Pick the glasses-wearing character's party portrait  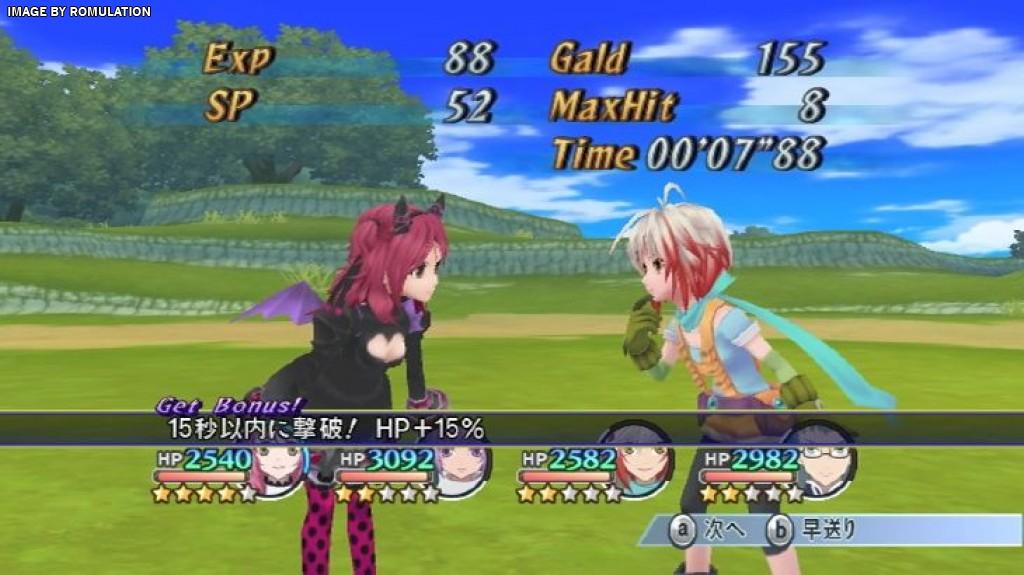(x=823, y=465)
